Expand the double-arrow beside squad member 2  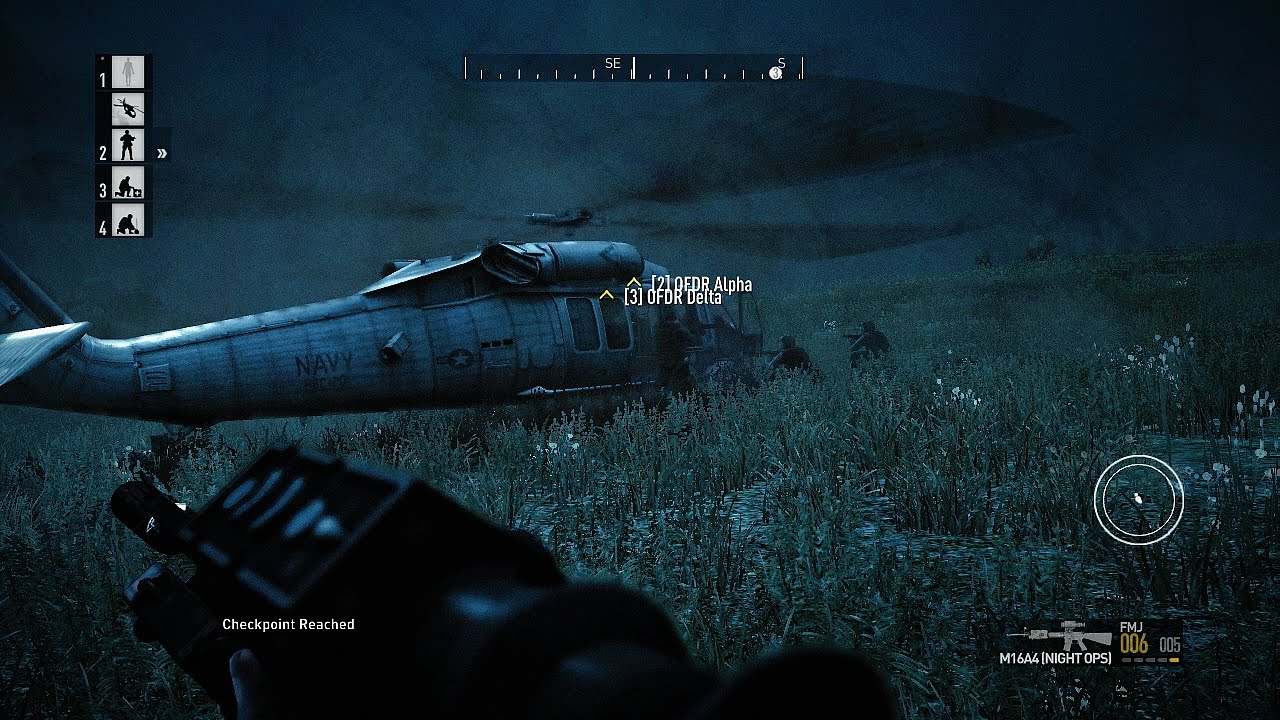pos(161,153)
